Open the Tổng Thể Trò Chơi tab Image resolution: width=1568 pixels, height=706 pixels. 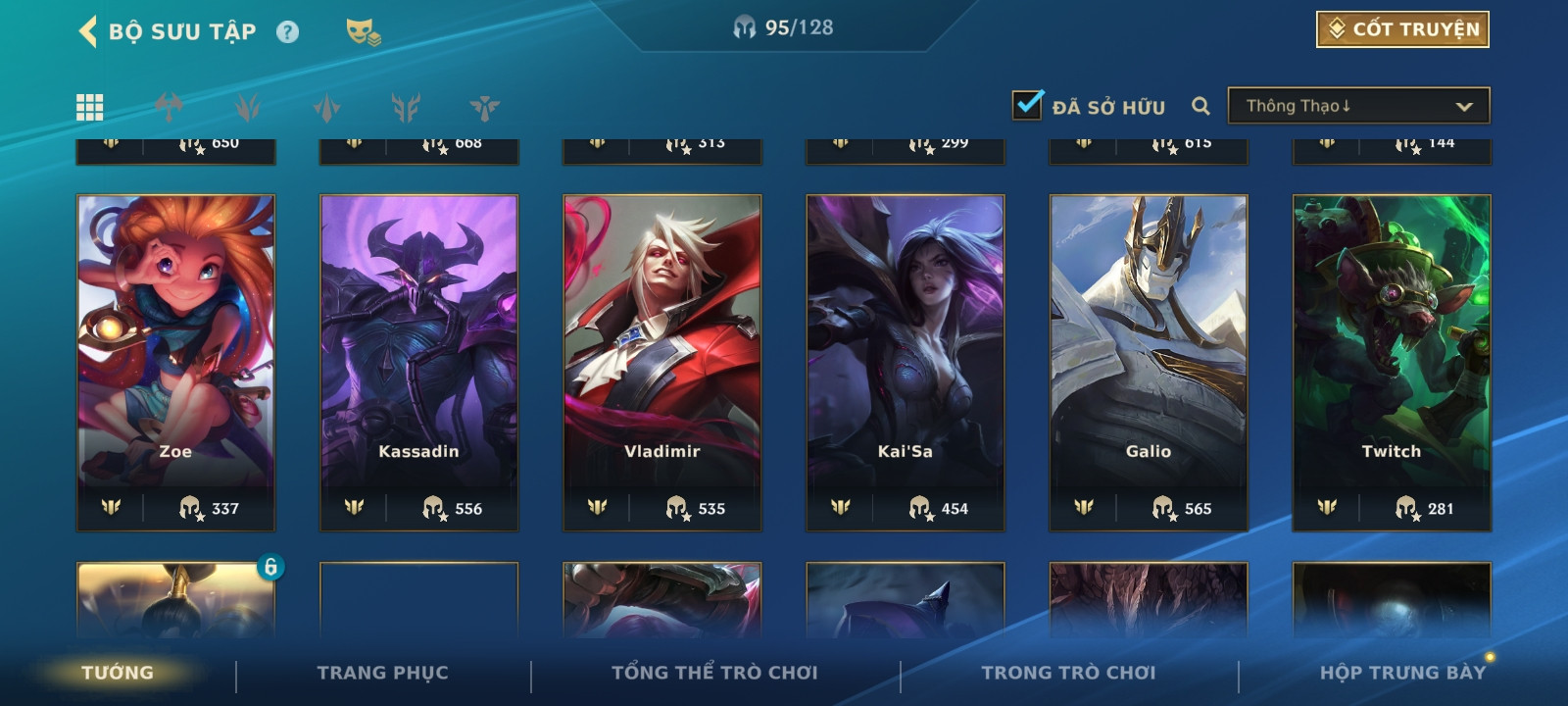point(714,673)
